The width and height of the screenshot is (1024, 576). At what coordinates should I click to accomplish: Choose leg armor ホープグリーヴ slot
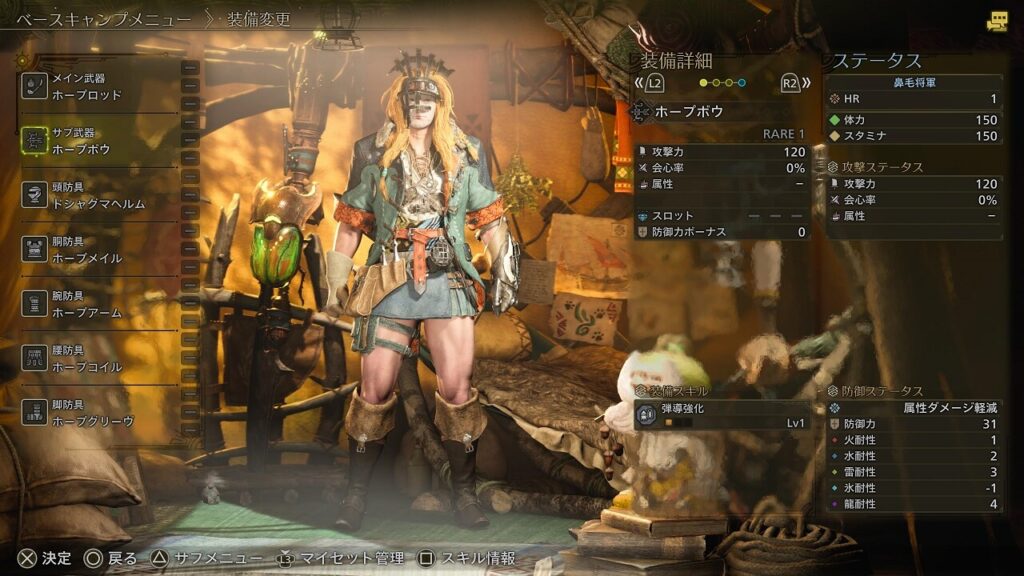pyautogui.click(x=100, y=413)
